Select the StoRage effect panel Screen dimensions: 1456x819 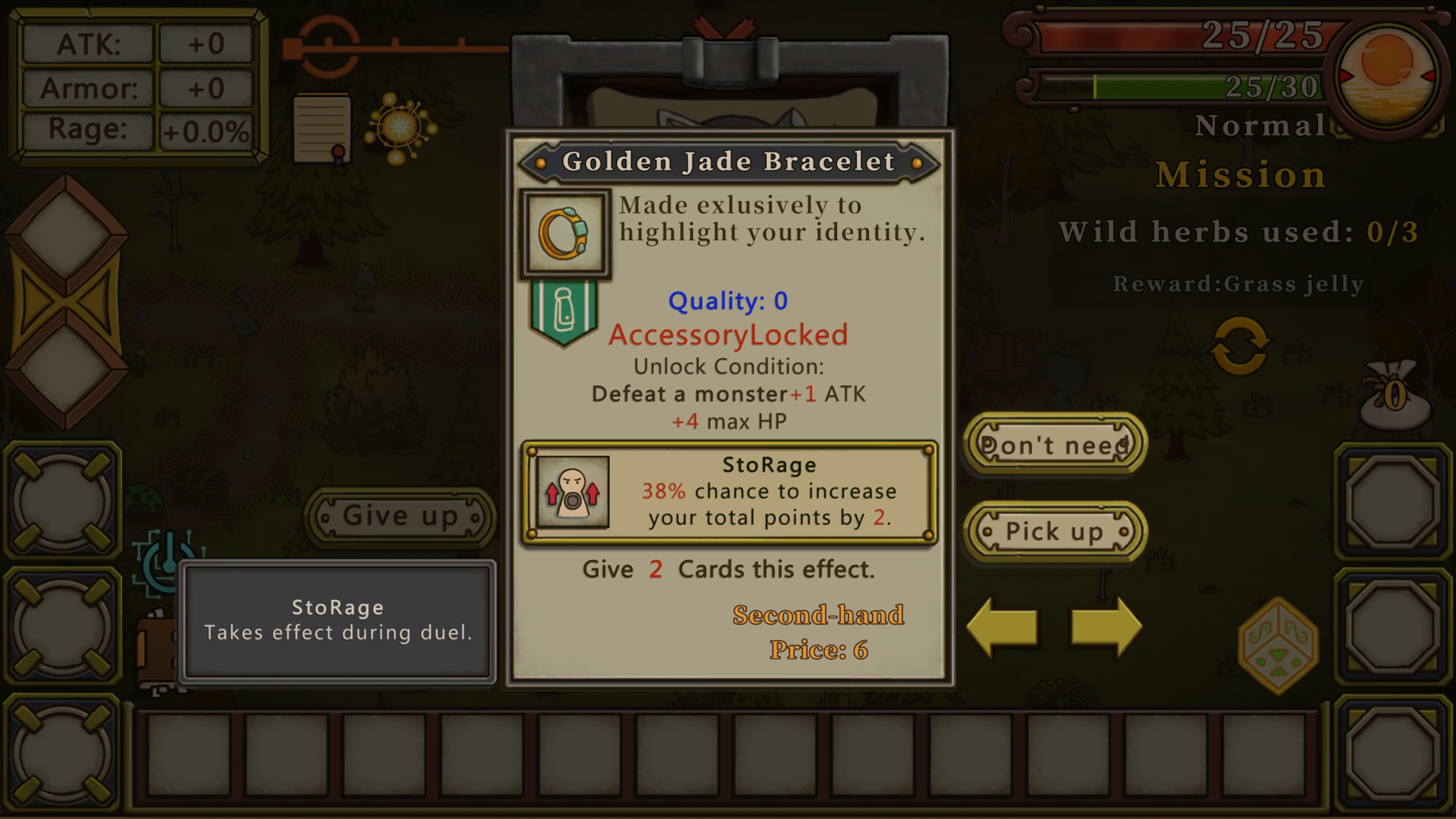(x=729, y=492)
